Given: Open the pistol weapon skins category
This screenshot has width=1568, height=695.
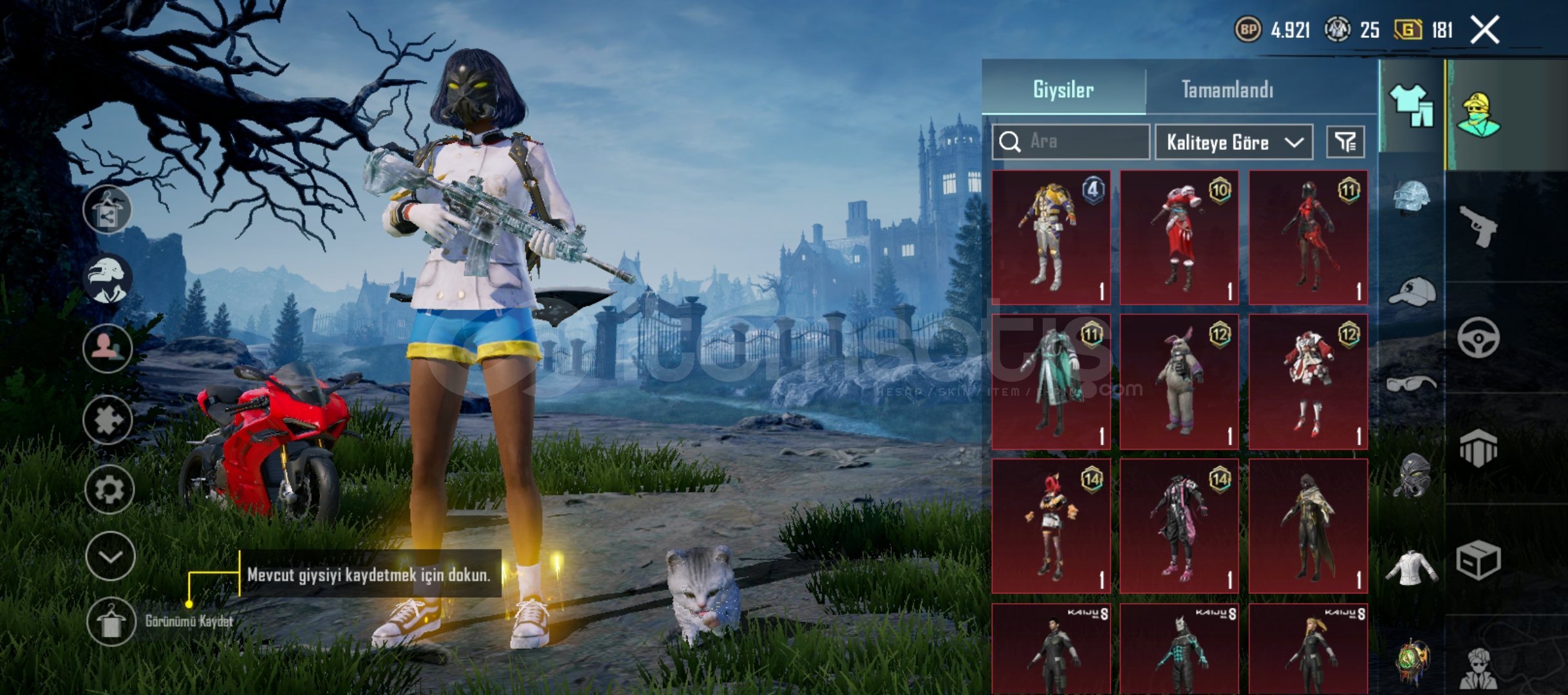Looking at the screenshot, I should [x=1478, y=226].
